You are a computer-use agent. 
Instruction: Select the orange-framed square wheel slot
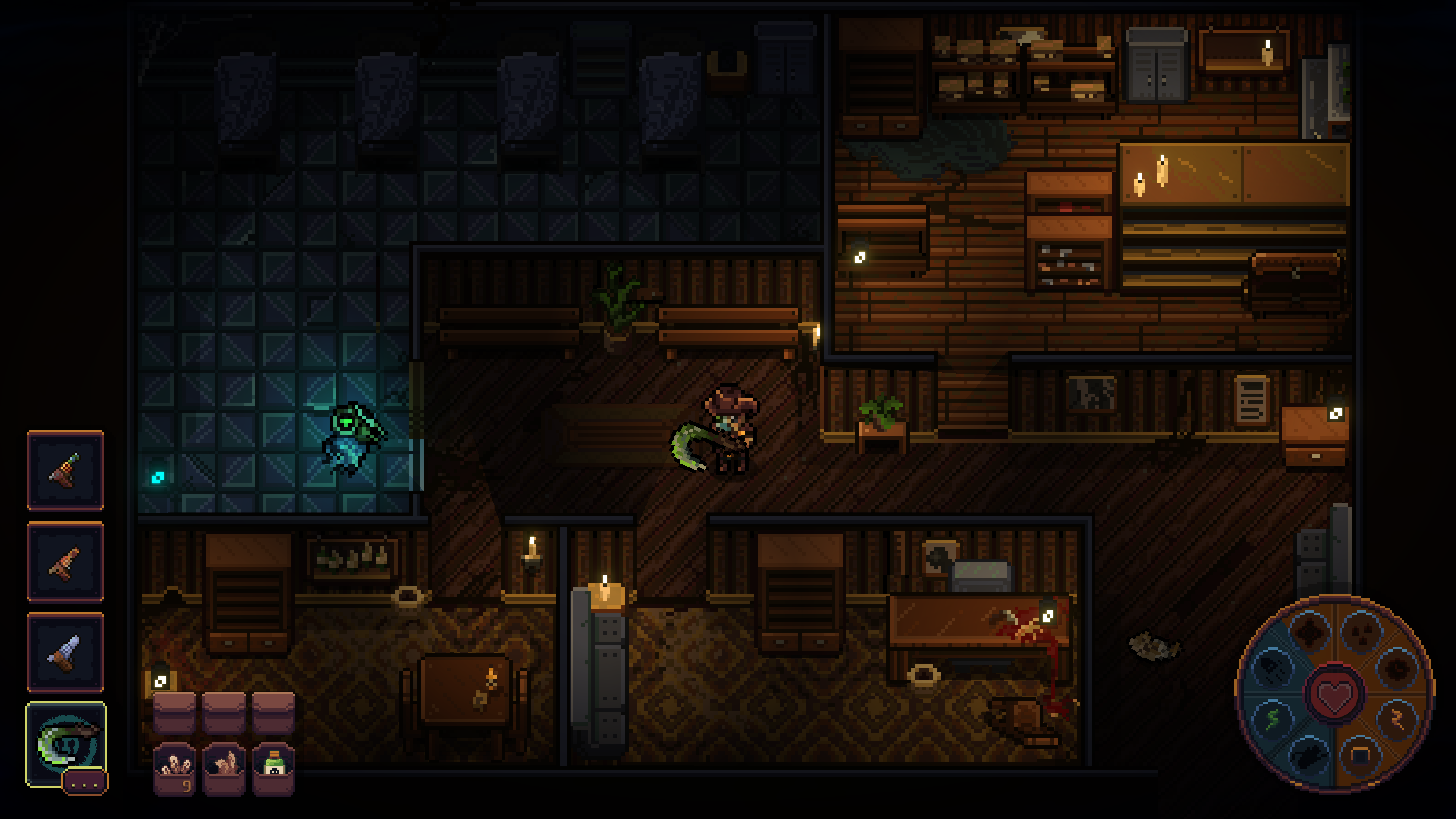[x=1360, y=756]
